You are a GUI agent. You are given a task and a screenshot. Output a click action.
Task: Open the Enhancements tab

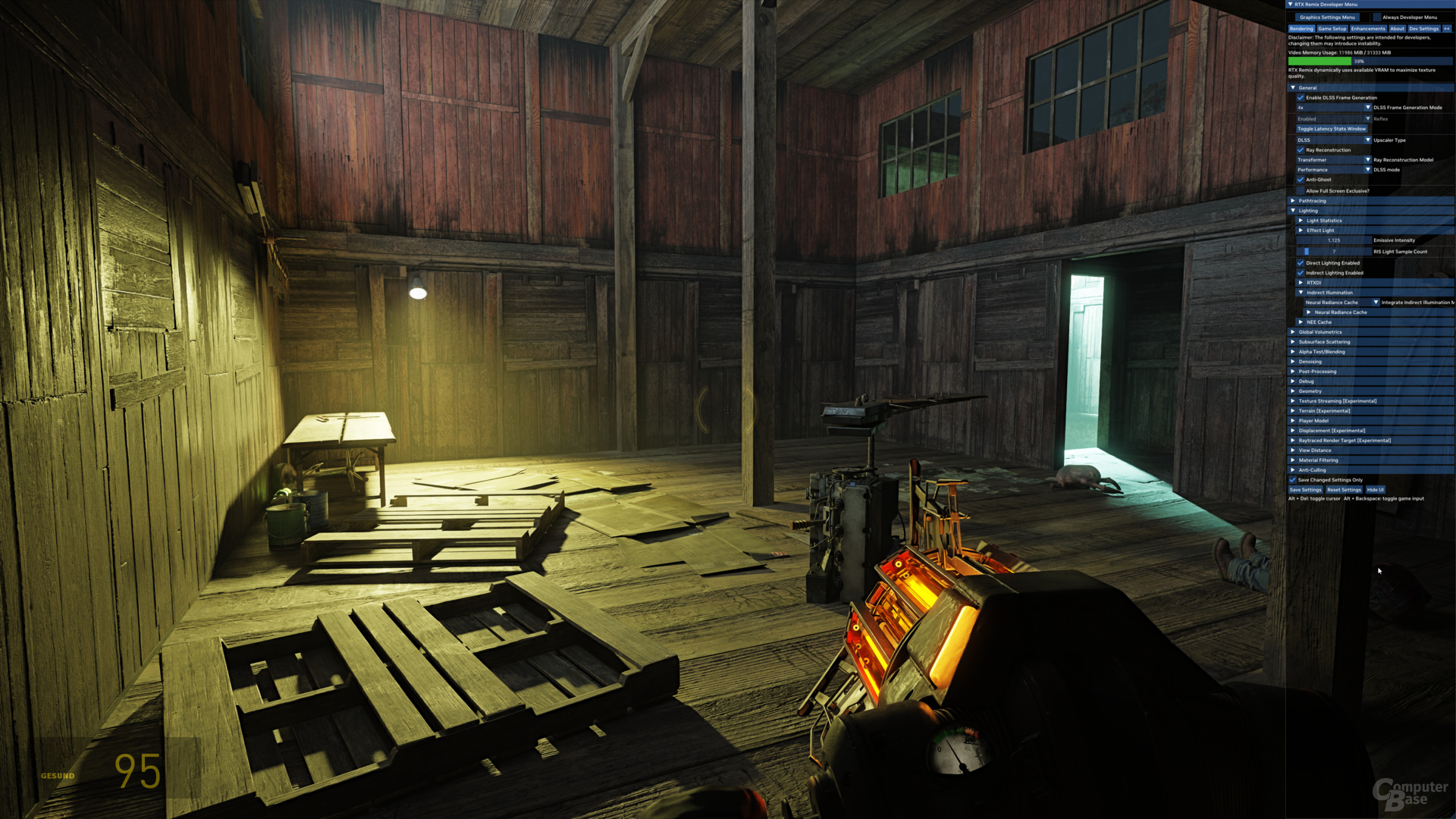click(1368, 29)
